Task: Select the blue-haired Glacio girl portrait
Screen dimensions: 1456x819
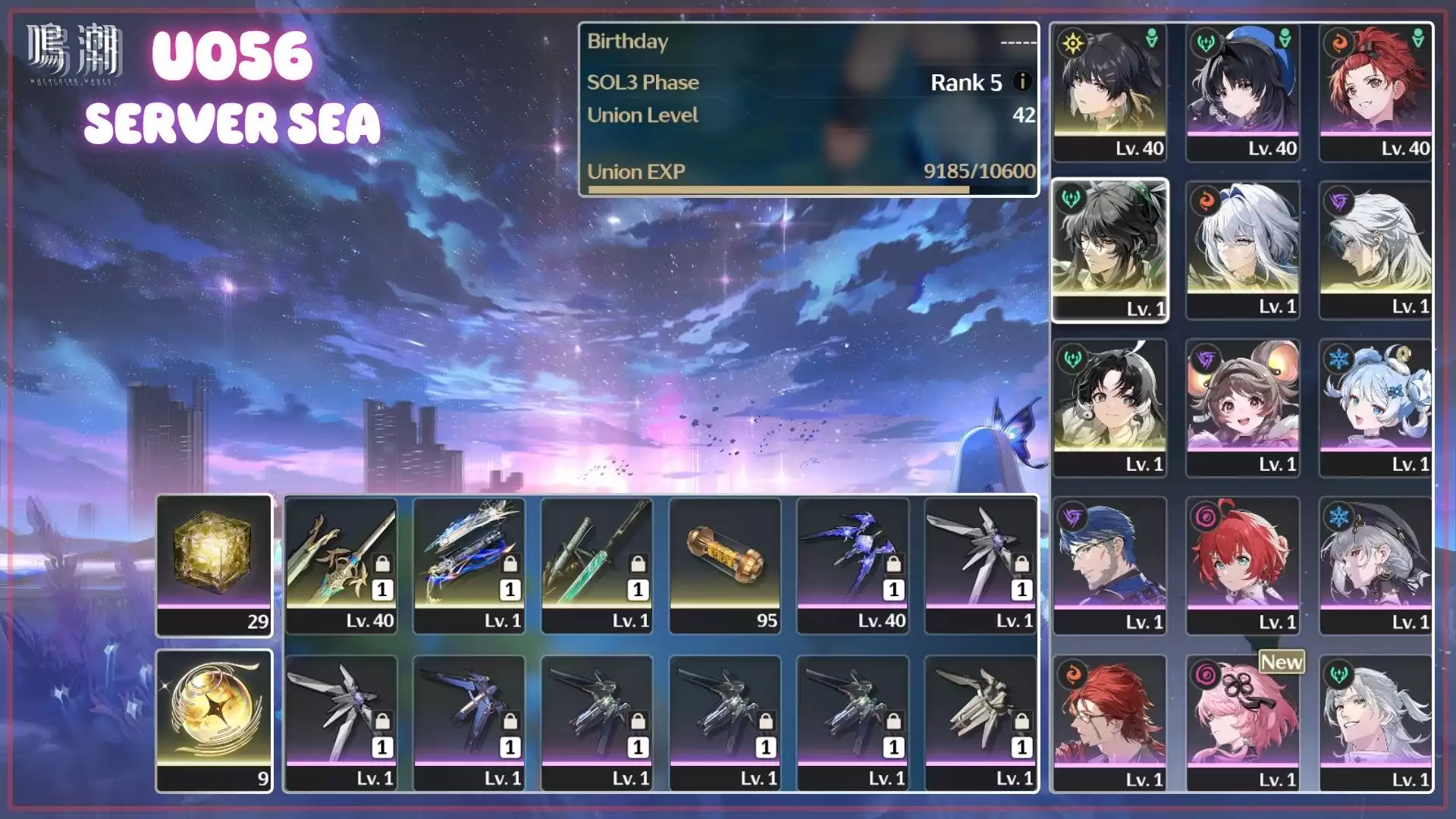Action: (1376, 407)
